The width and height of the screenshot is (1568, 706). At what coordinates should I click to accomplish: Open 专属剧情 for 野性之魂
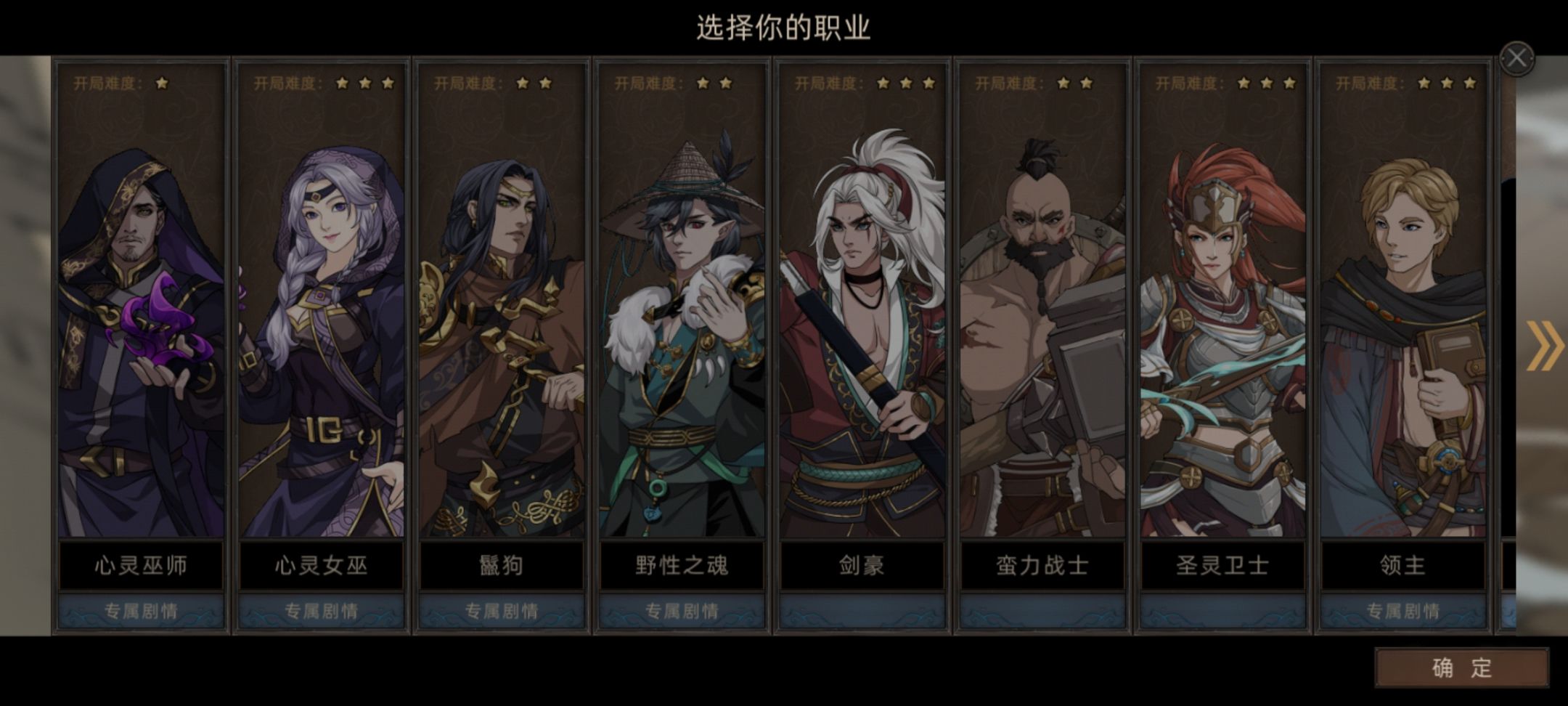point(682,611)
